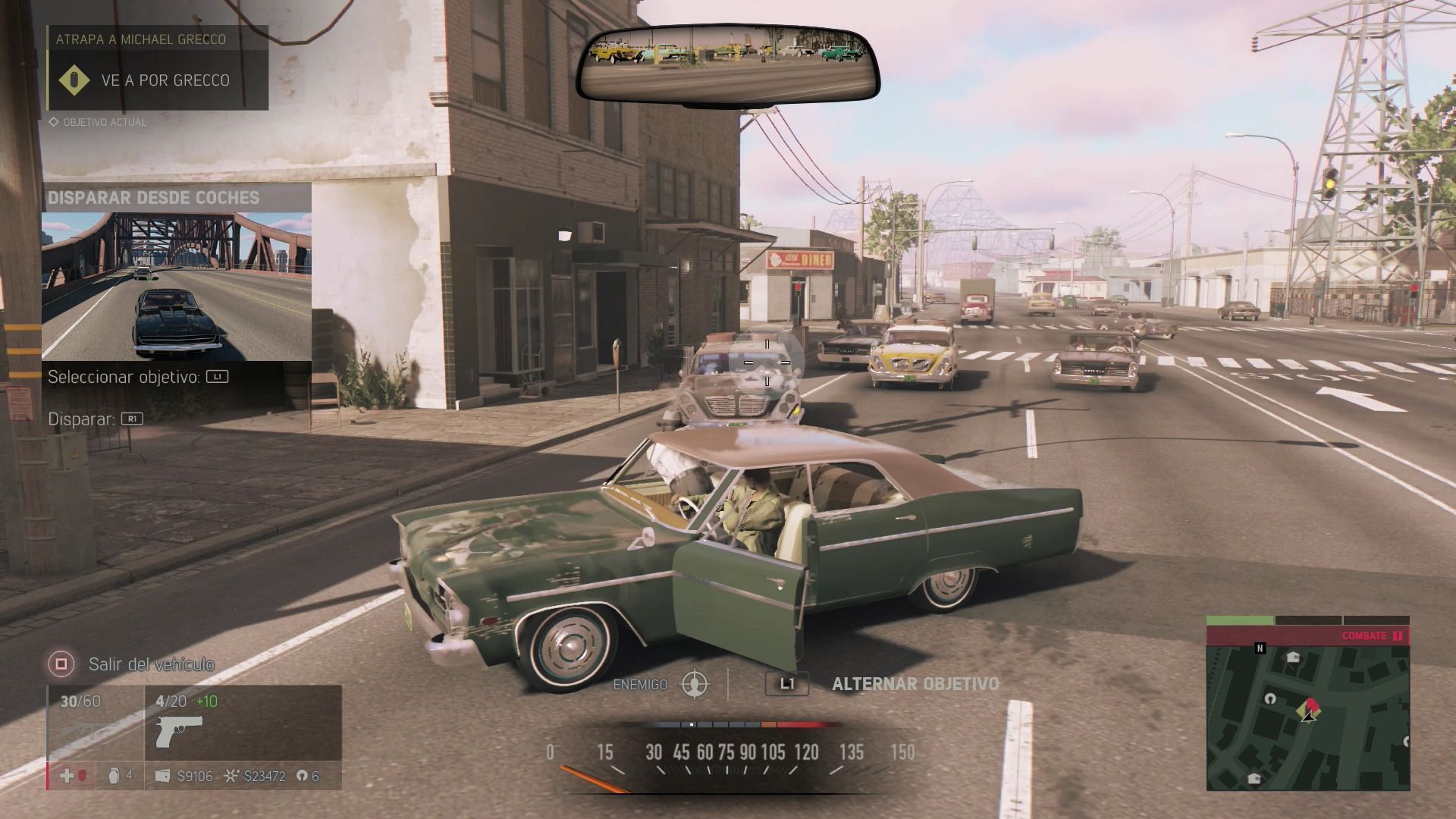Screen dimensions: 1456x819
Task: Choose the pistol weapon slot
Action: [x=179, y=732]
